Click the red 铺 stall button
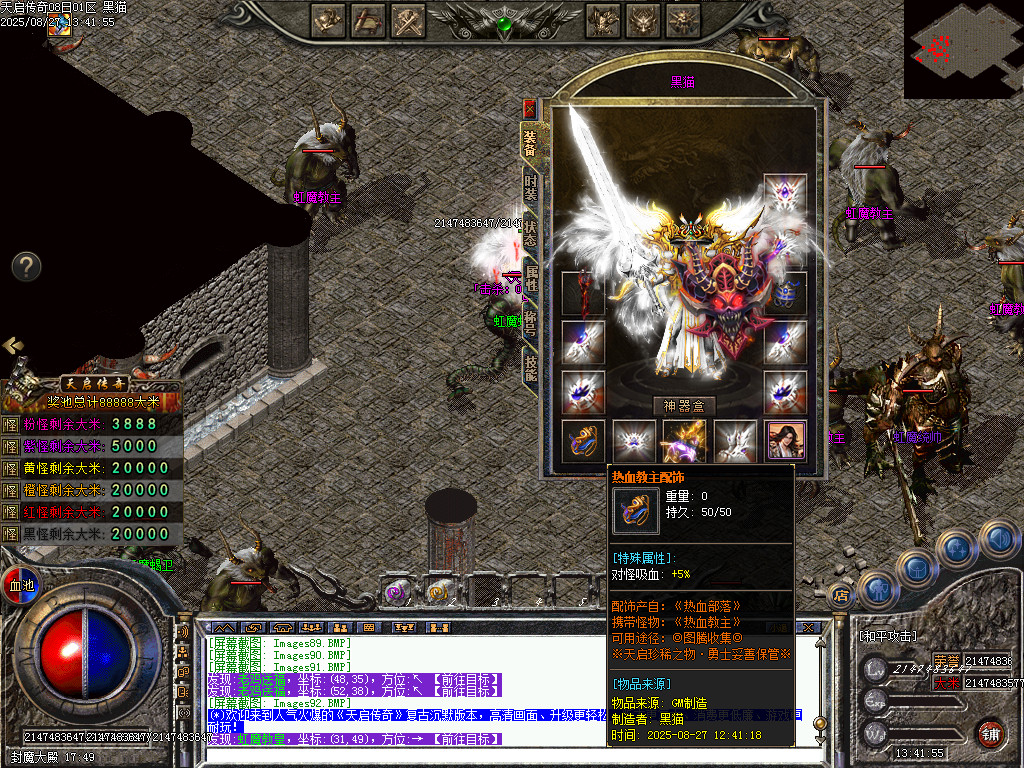This screenshot has height=768, width=1024. pos(990,733)
